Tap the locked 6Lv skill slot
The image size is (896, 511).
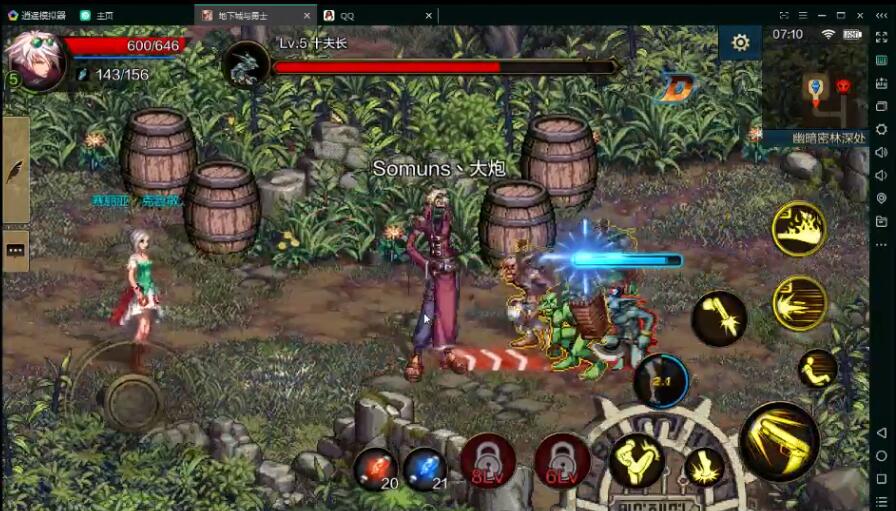pyautogui.click(x=561, y=460)
